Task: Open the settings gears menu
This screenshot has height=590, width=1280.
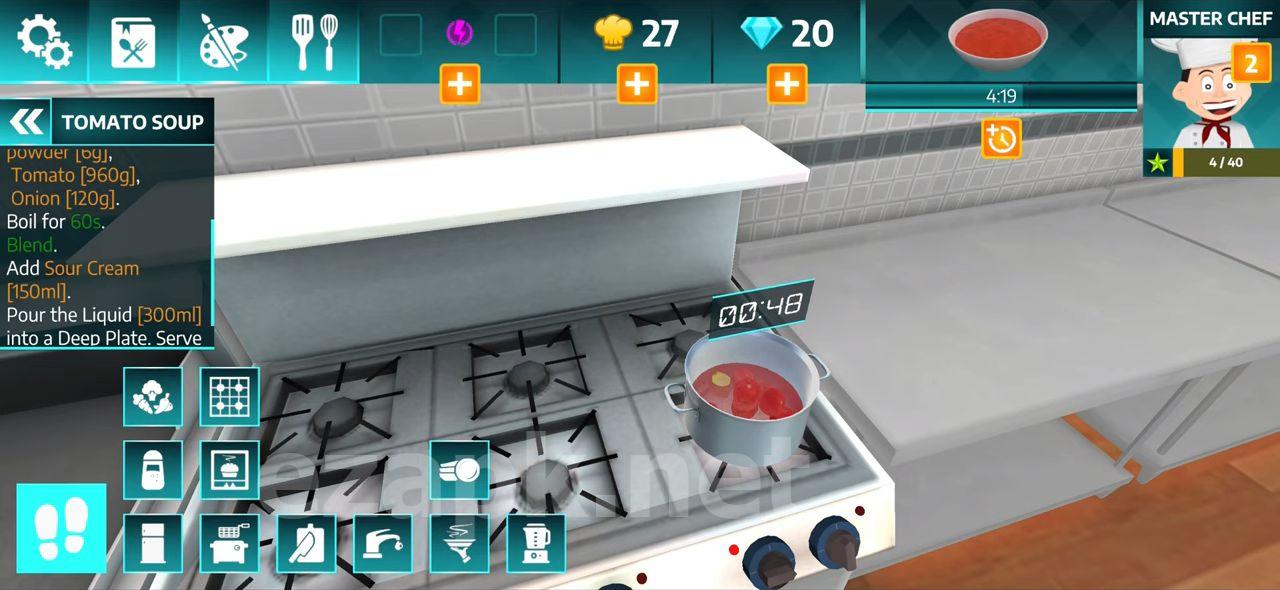Action: point(44,41)
